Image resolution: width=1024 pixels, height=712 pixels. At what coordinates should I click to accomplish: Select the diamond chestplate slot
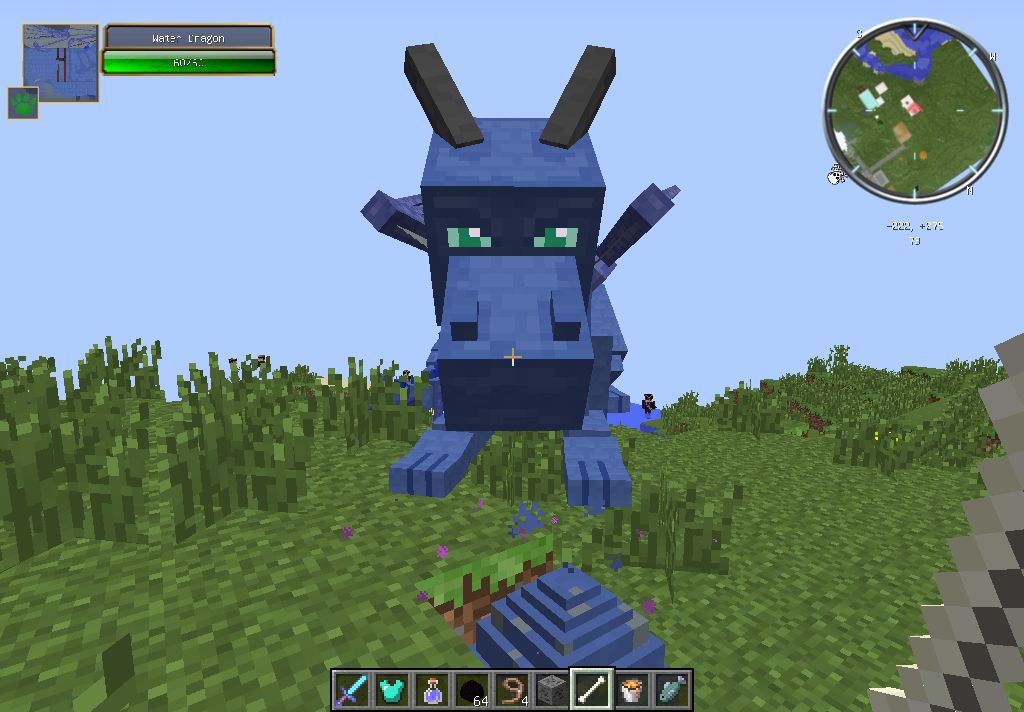[x=391, y=690]
